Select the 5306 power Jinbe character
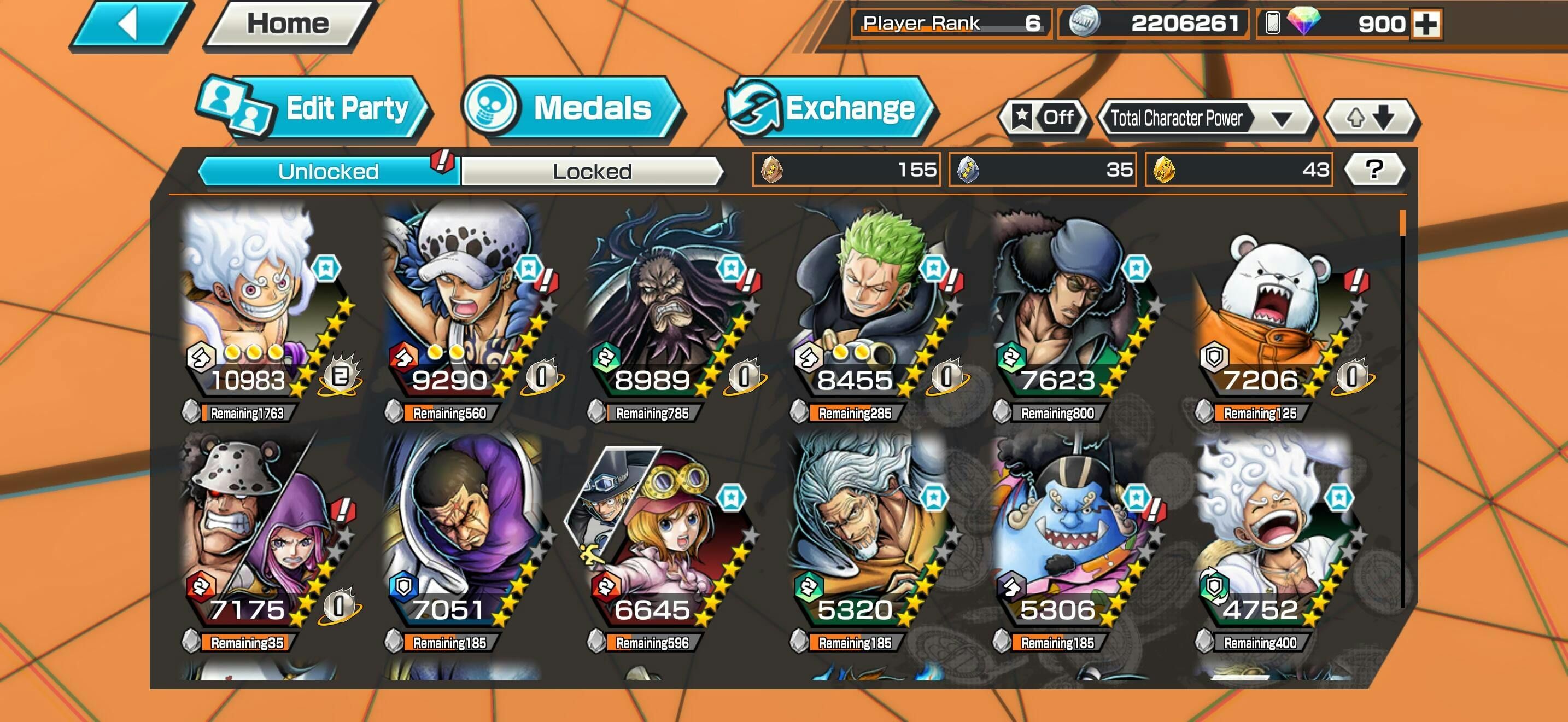Image resolution: width=1568 pixels, height=722 pixels. click(1072, 535)
